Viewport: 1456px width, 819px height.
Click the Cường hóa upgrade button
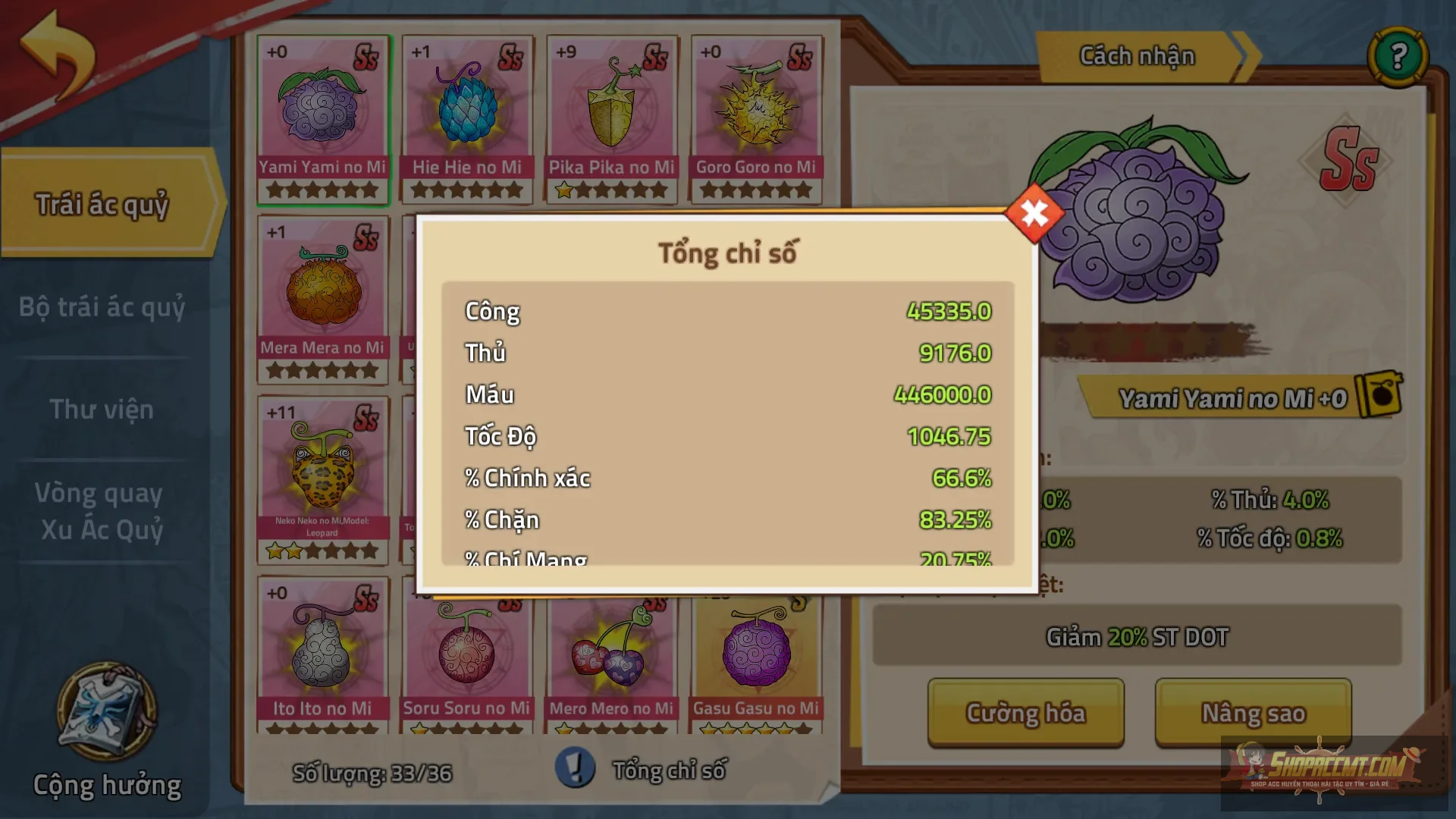click(1025, 713)
